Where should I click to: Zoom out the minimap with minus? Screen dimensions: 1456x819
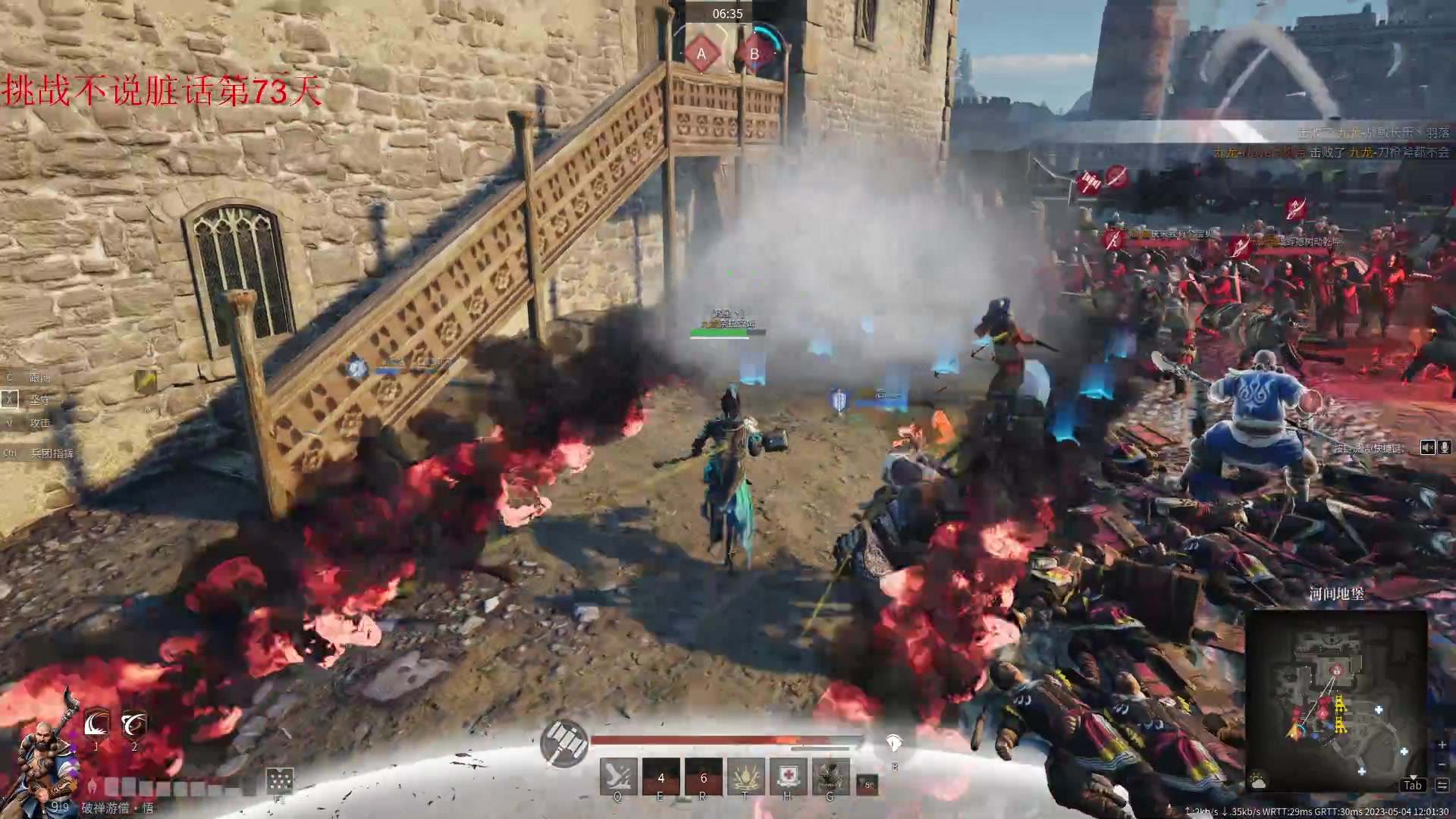[1442, 764]
